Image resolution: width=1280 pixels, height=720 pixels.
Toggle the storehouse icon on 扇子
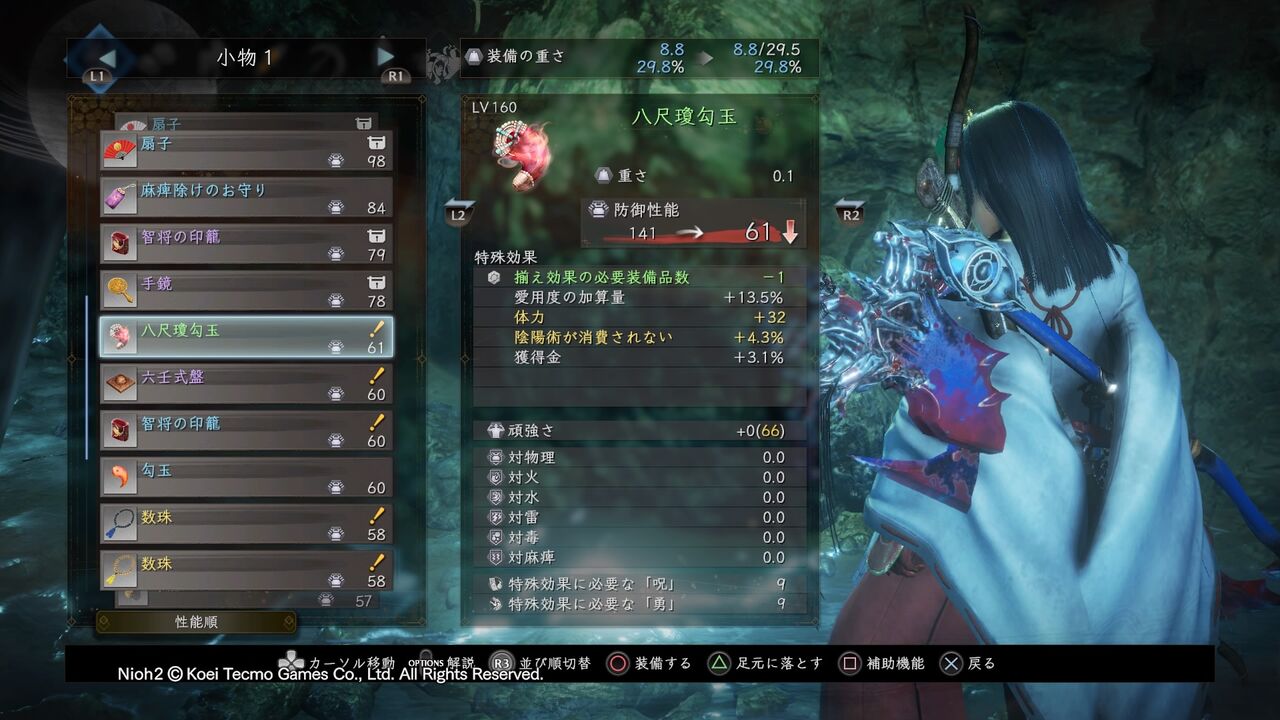point(377,143)
